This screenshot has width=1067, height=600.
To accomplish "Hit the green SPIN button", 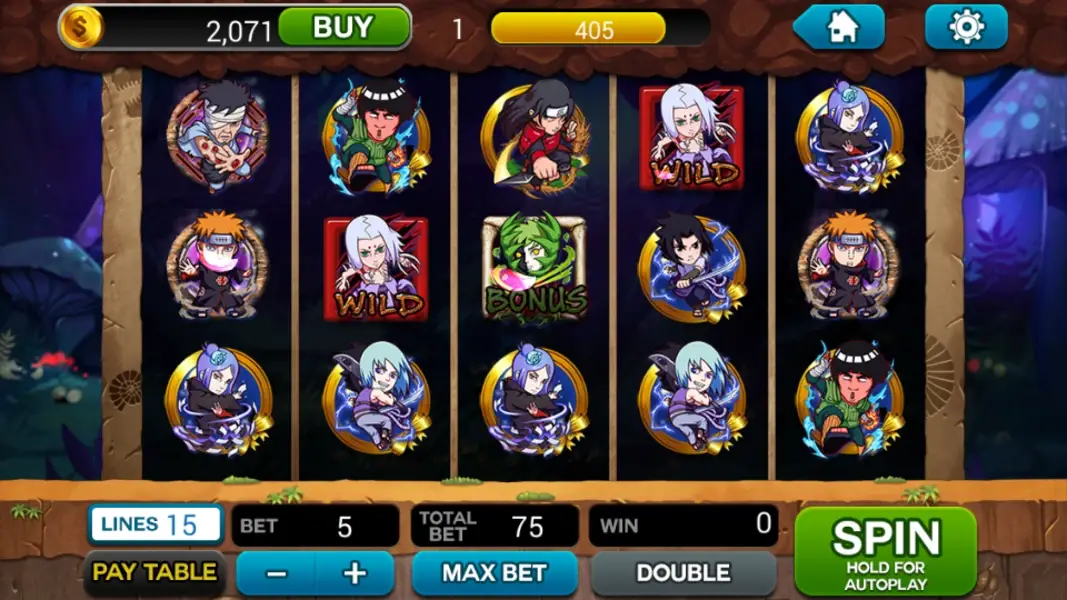I will [884, 551].
